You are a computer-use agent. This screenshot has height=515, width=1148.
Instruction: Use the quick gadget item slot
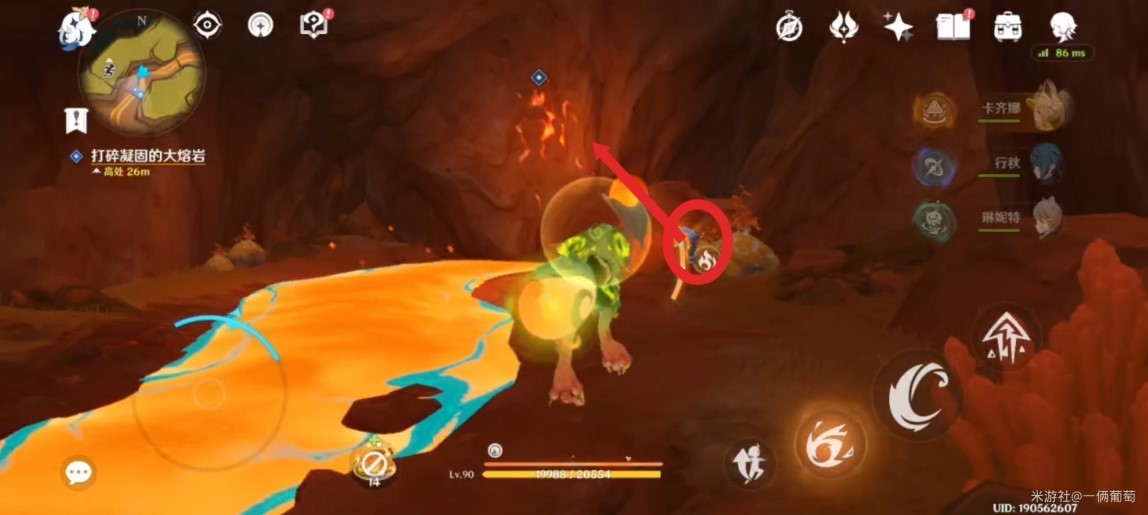point(374,464)
